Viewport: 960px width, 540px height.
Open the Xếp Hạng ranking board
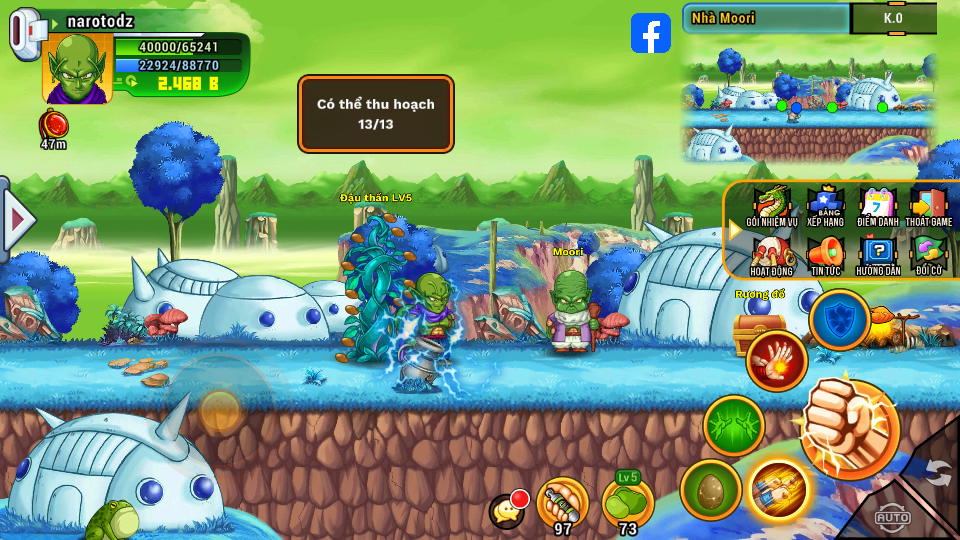coord(826,205)
